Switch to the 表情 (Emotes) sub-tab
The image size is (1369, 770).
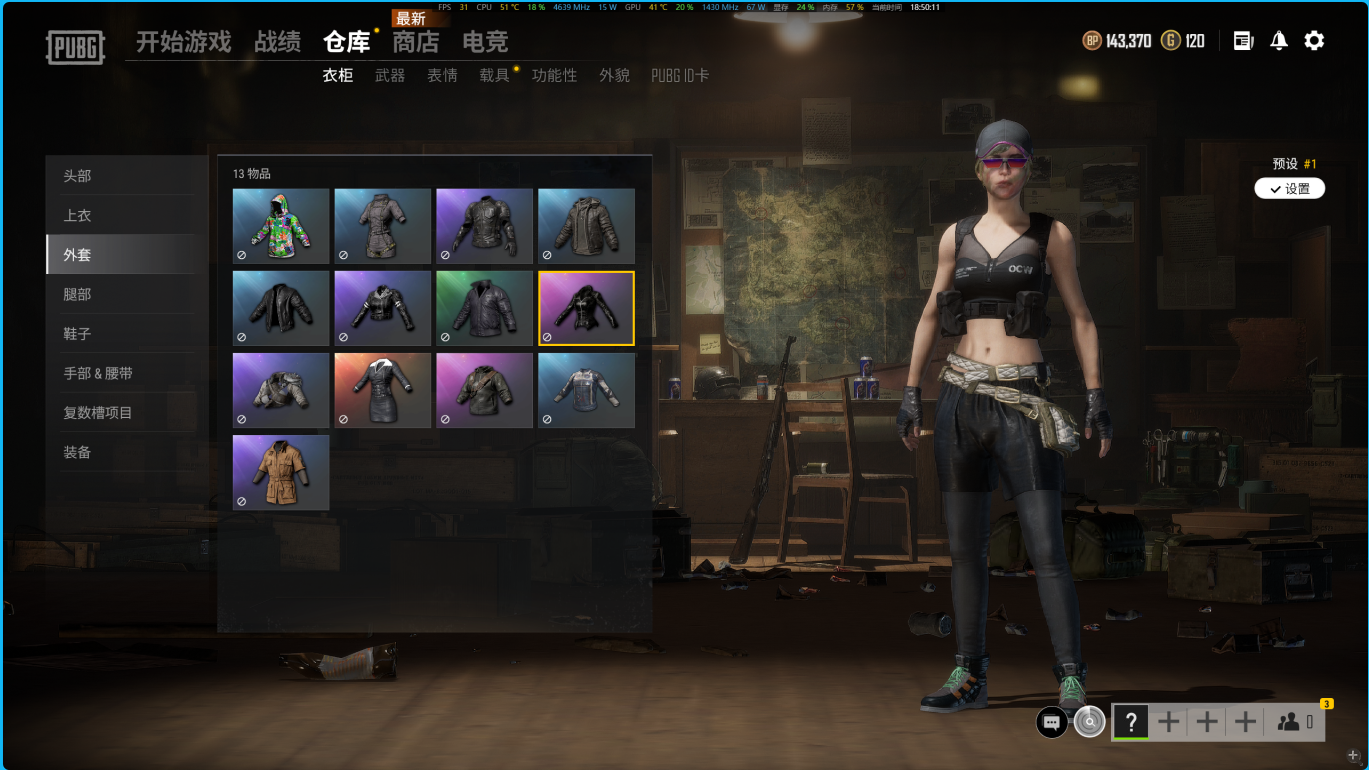pos(442,75)
